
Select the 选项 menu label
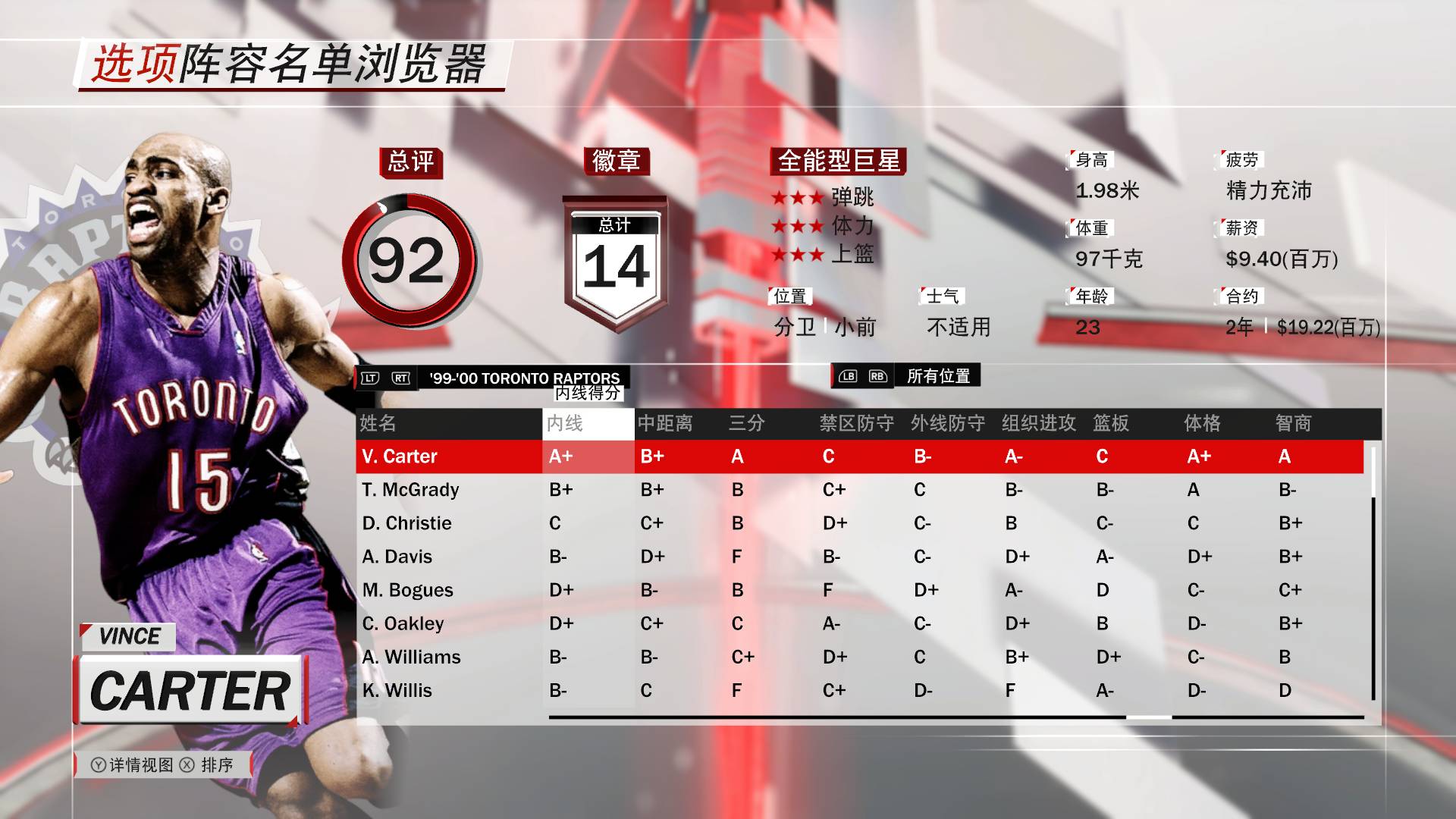coord(135,64)
